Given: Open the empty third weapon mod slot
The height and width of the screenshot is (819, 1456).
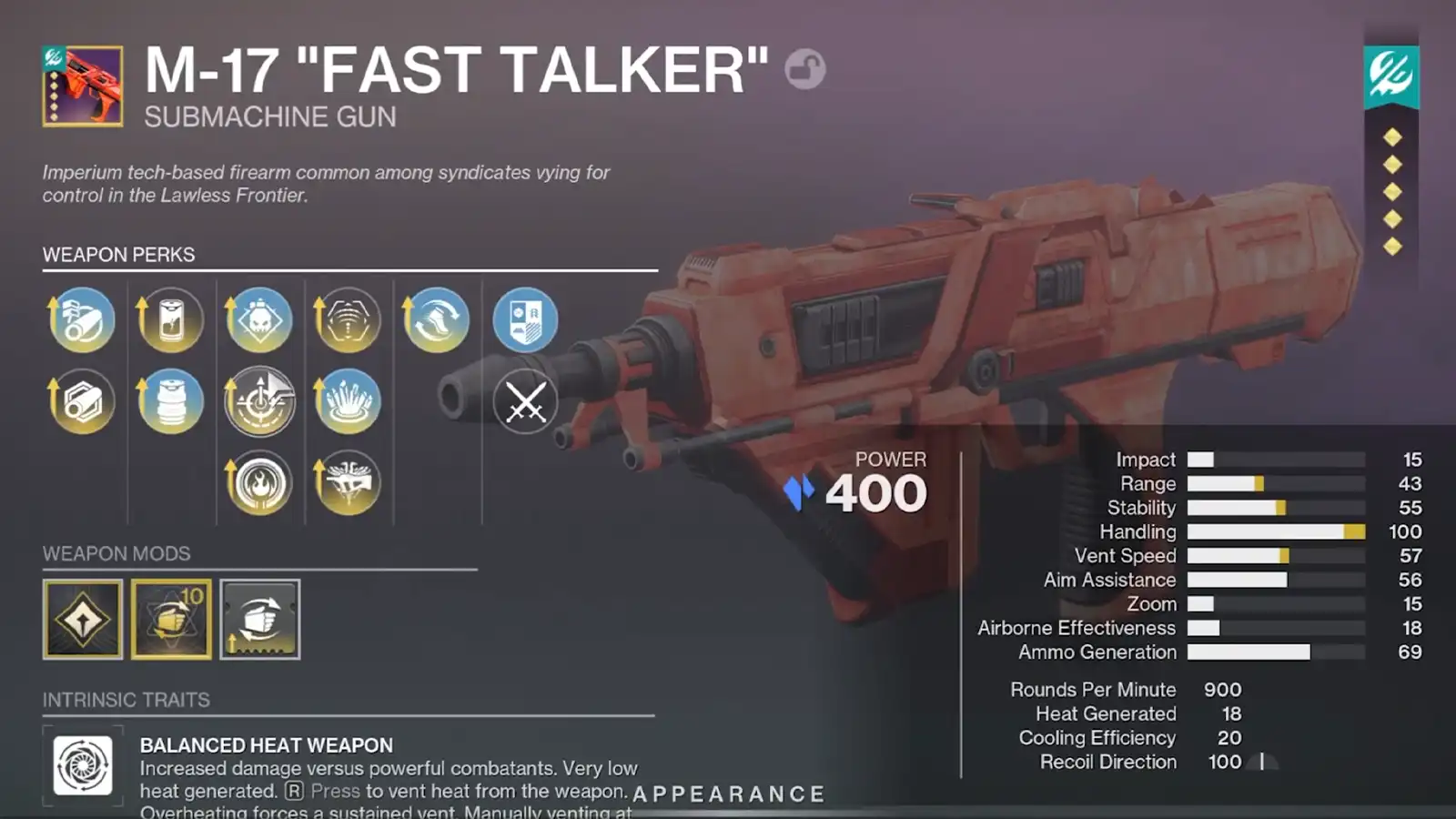Looking at the screenshot, I should click(x=259, y=619).
